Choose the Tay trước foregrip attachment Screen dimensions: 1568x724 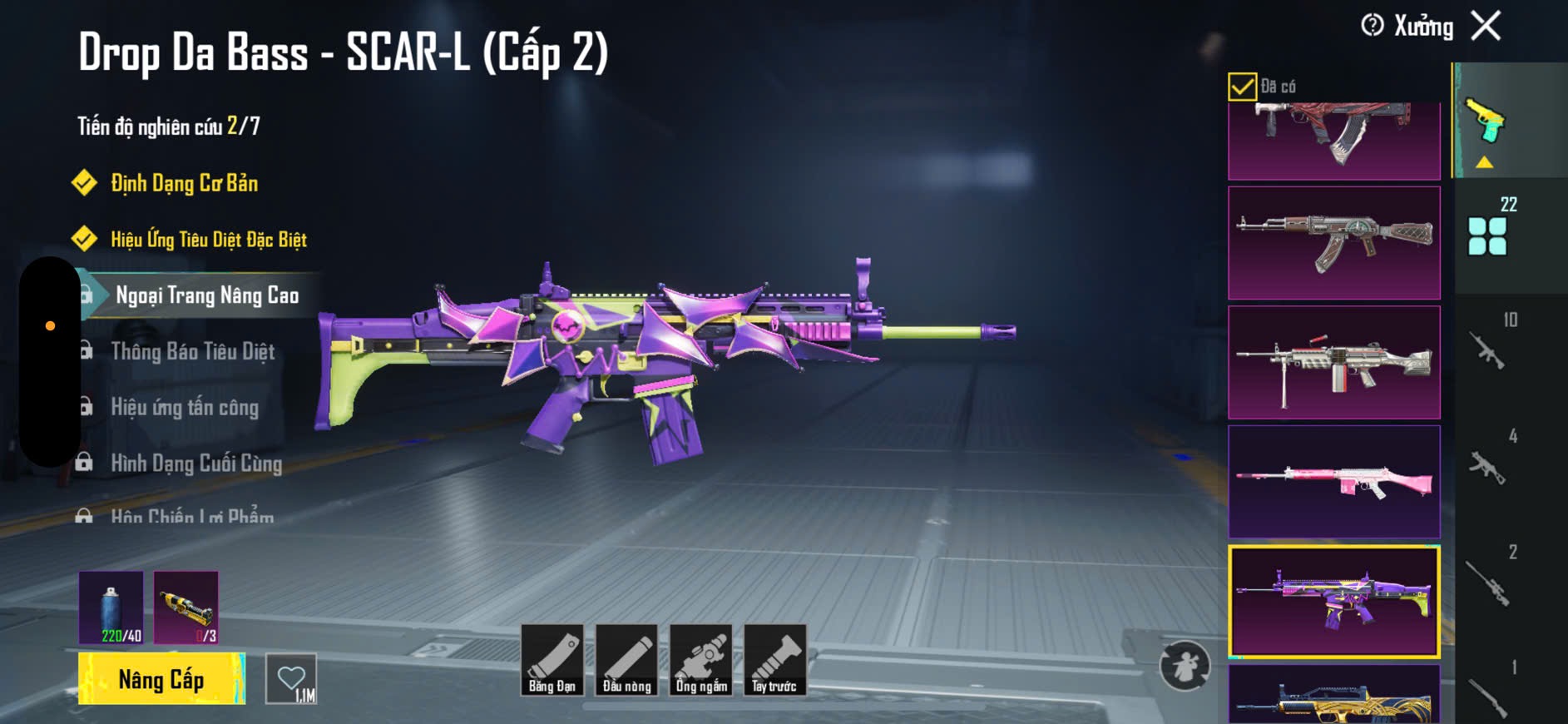pos(774,660)
